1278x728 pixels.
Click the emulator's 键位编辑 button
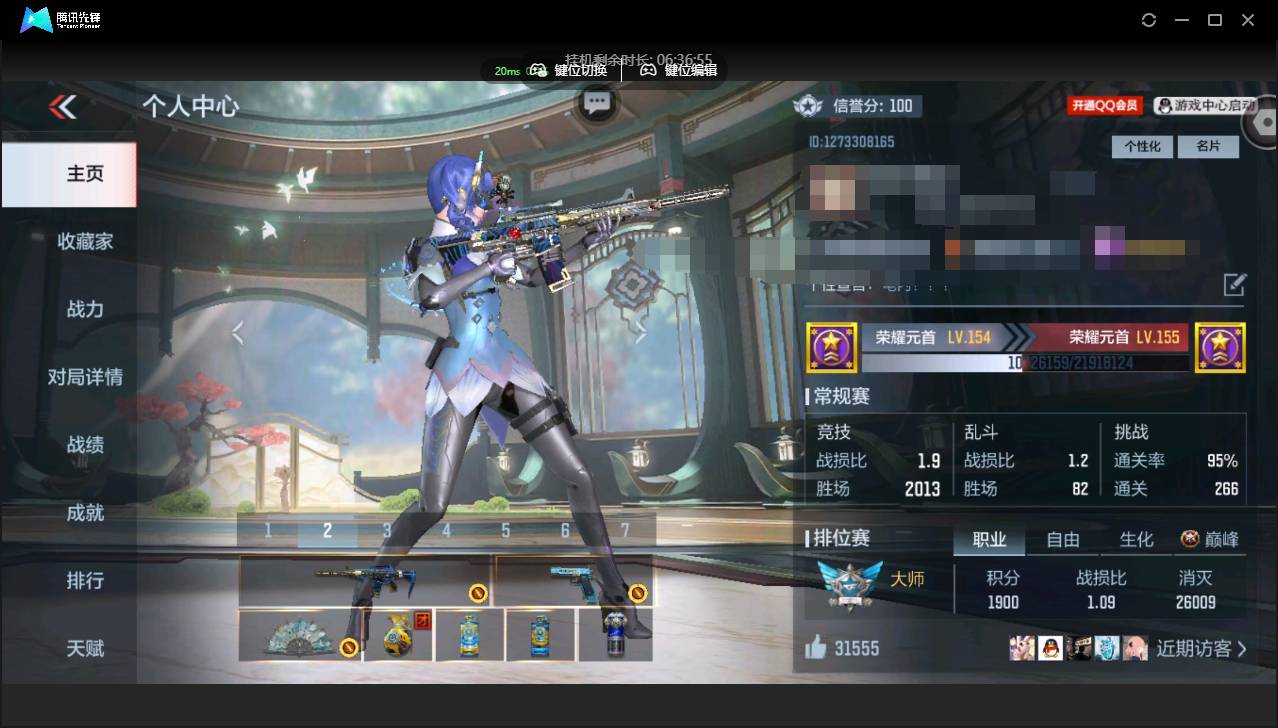tap(680, 70)
